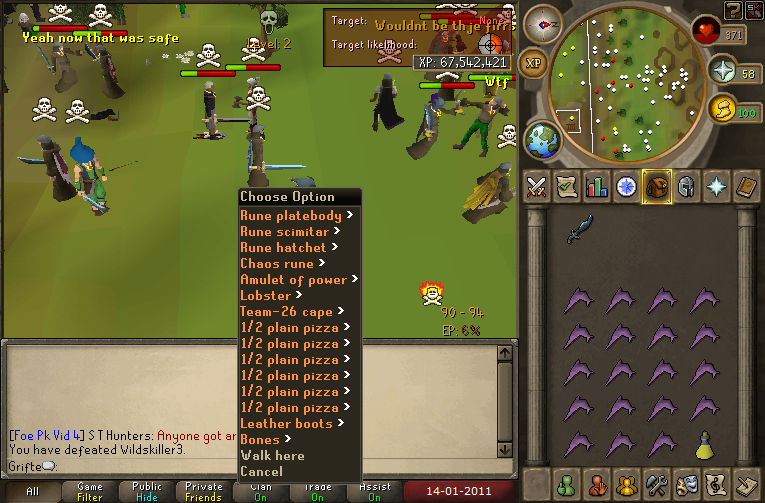
Task: Pick the Chaos rune menu entry
Action: 277,264
